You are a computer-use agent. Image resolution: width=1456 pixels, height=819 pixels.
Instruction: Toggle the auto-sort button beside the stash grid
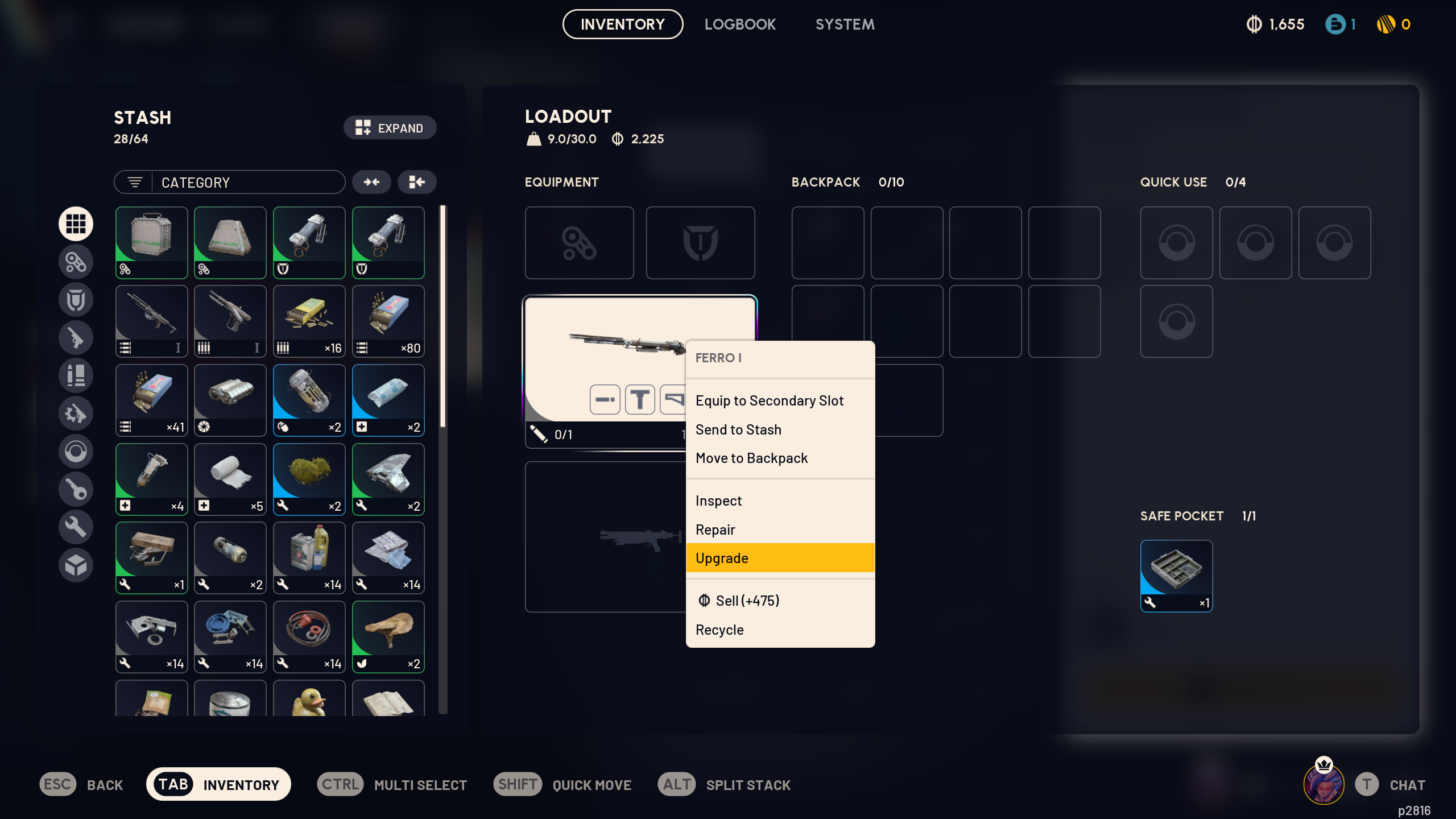point(416,182)
